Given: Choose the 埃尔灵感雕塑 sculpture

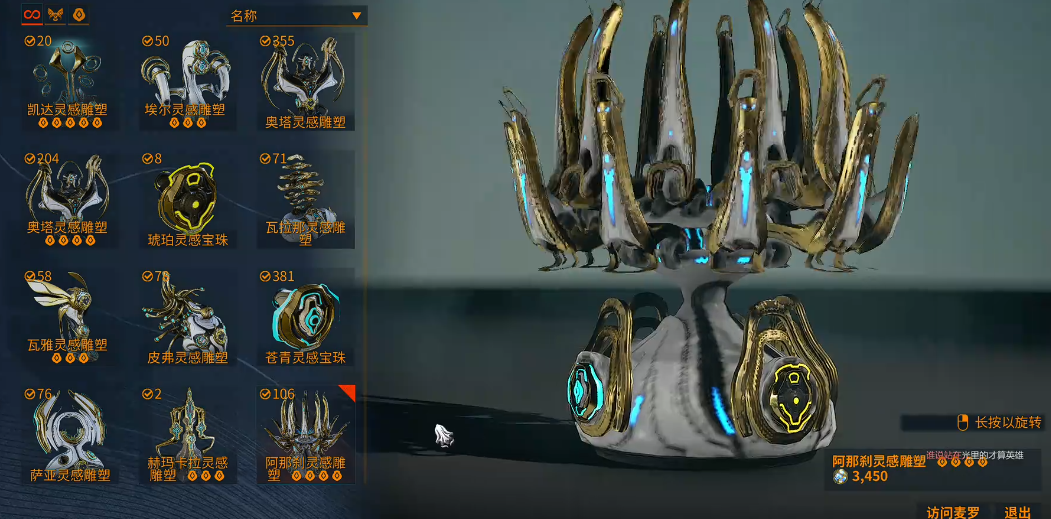Looking at the screenshot, I should pyautogui.click(x=187, y=81).
